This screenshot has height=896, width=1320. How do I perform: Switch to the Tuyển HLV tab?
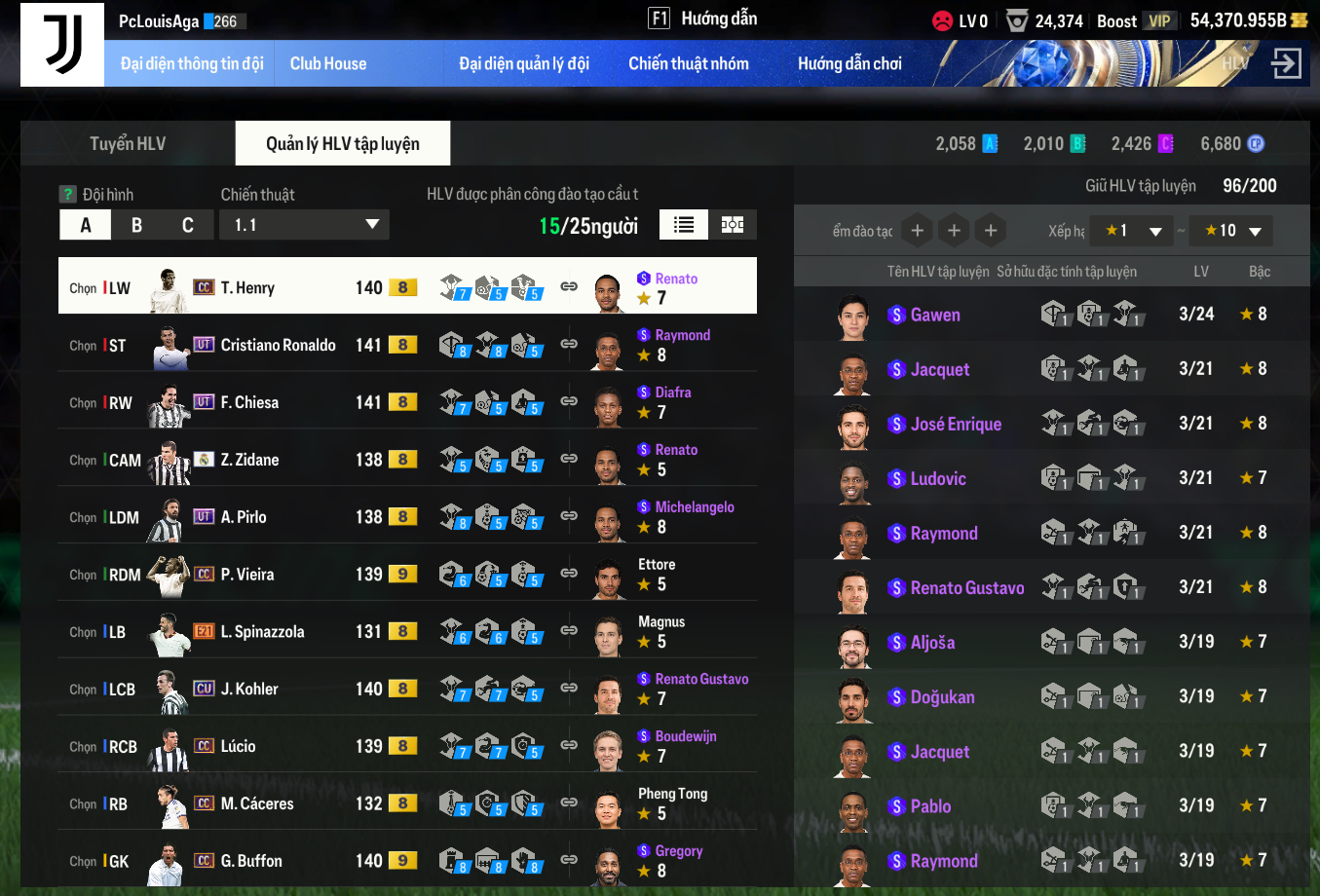tap(128, 144)
